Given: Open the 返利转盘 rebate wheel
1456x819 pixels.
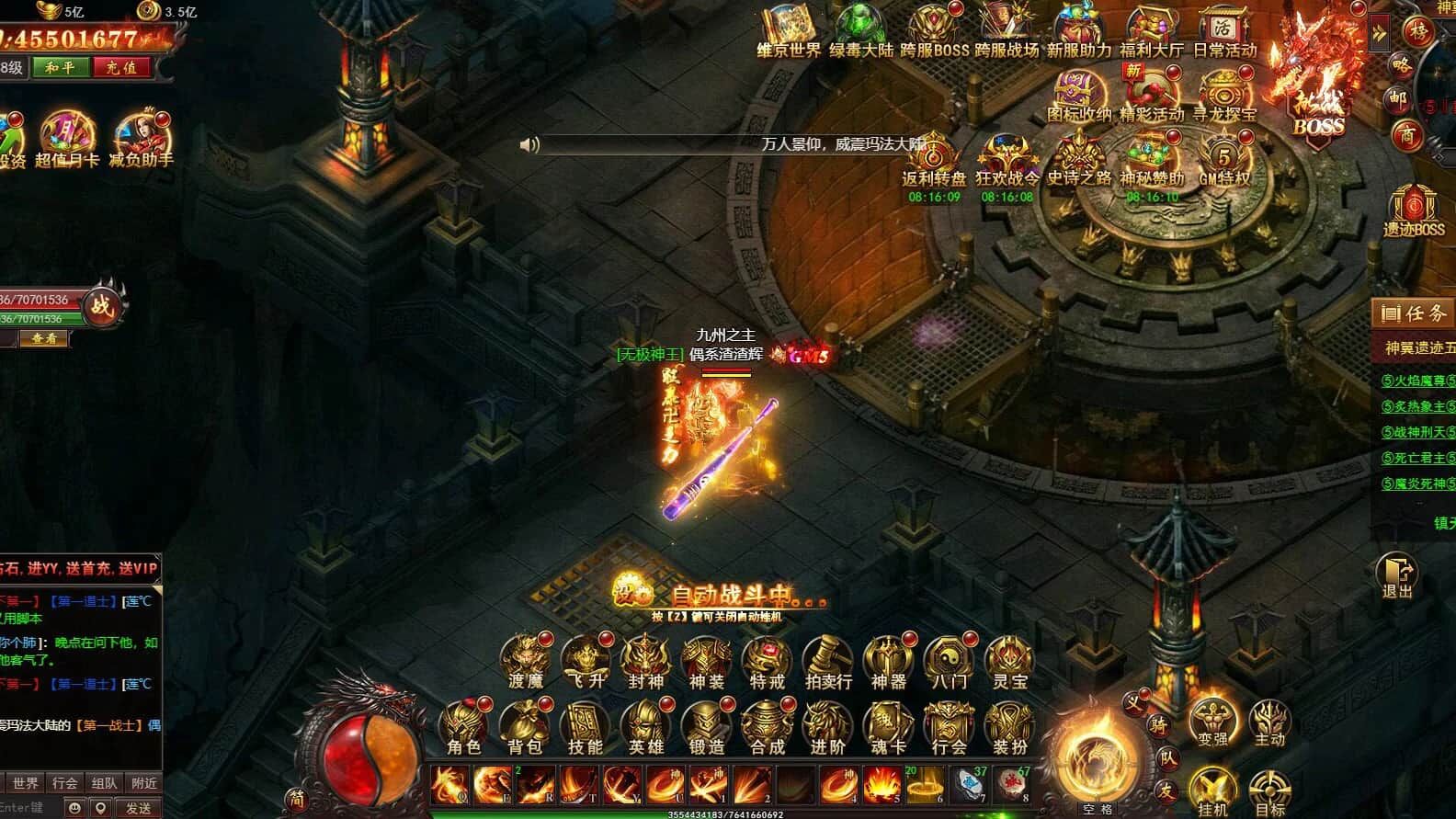Looking at the screenshot, I should (x=934, y=161).
